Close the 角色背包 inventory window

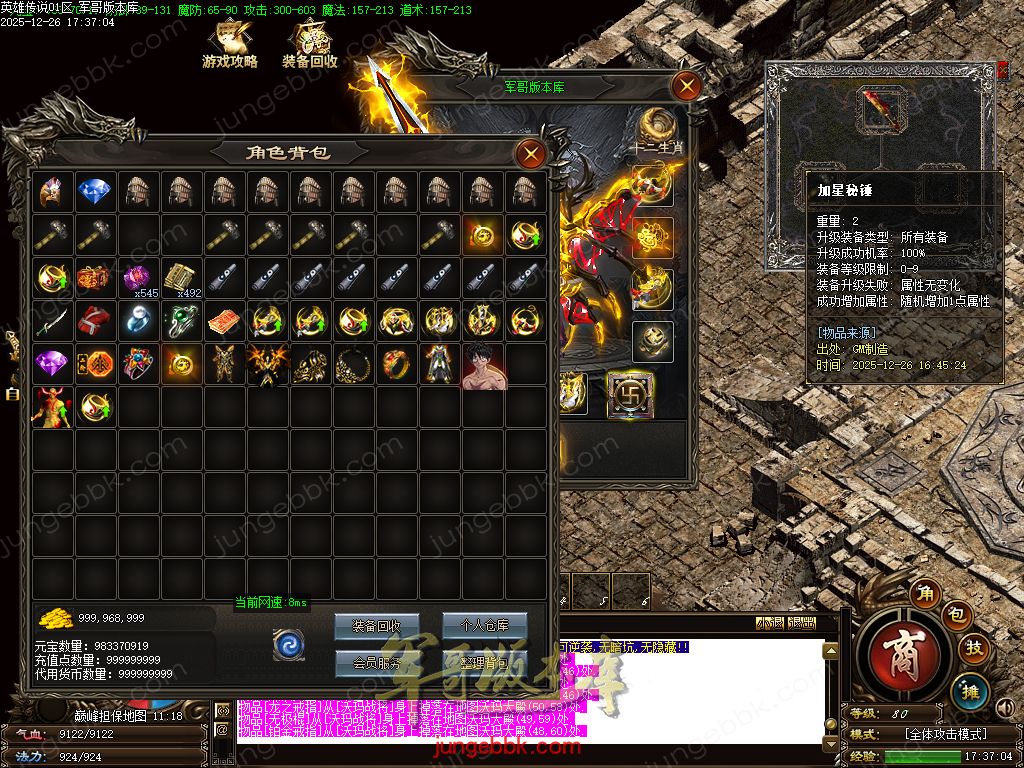click(530, 153)
